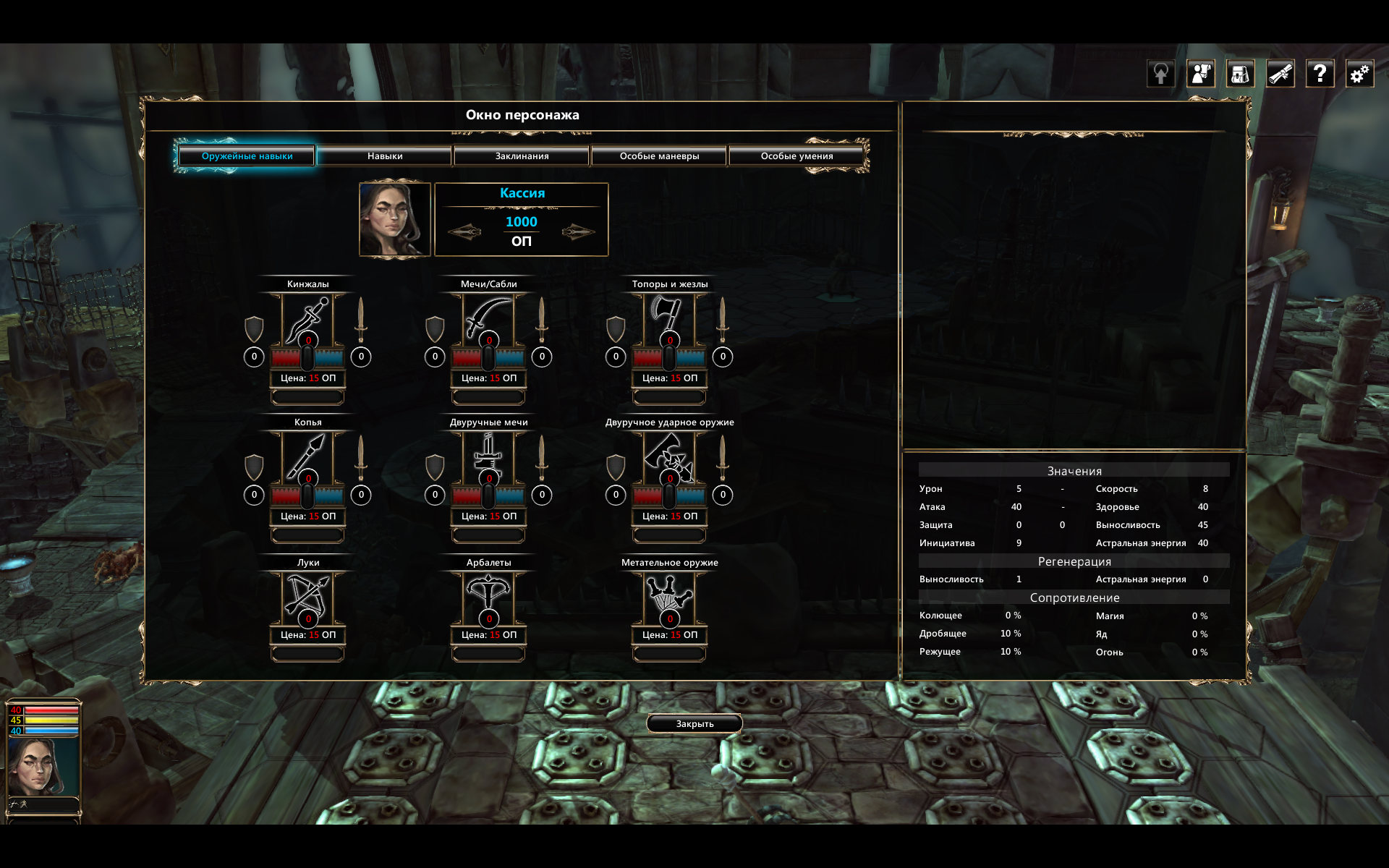The height and width of the screenshot is (868, 1389).
Task: Open the Заклинания tab
Action: click(522, 156)
